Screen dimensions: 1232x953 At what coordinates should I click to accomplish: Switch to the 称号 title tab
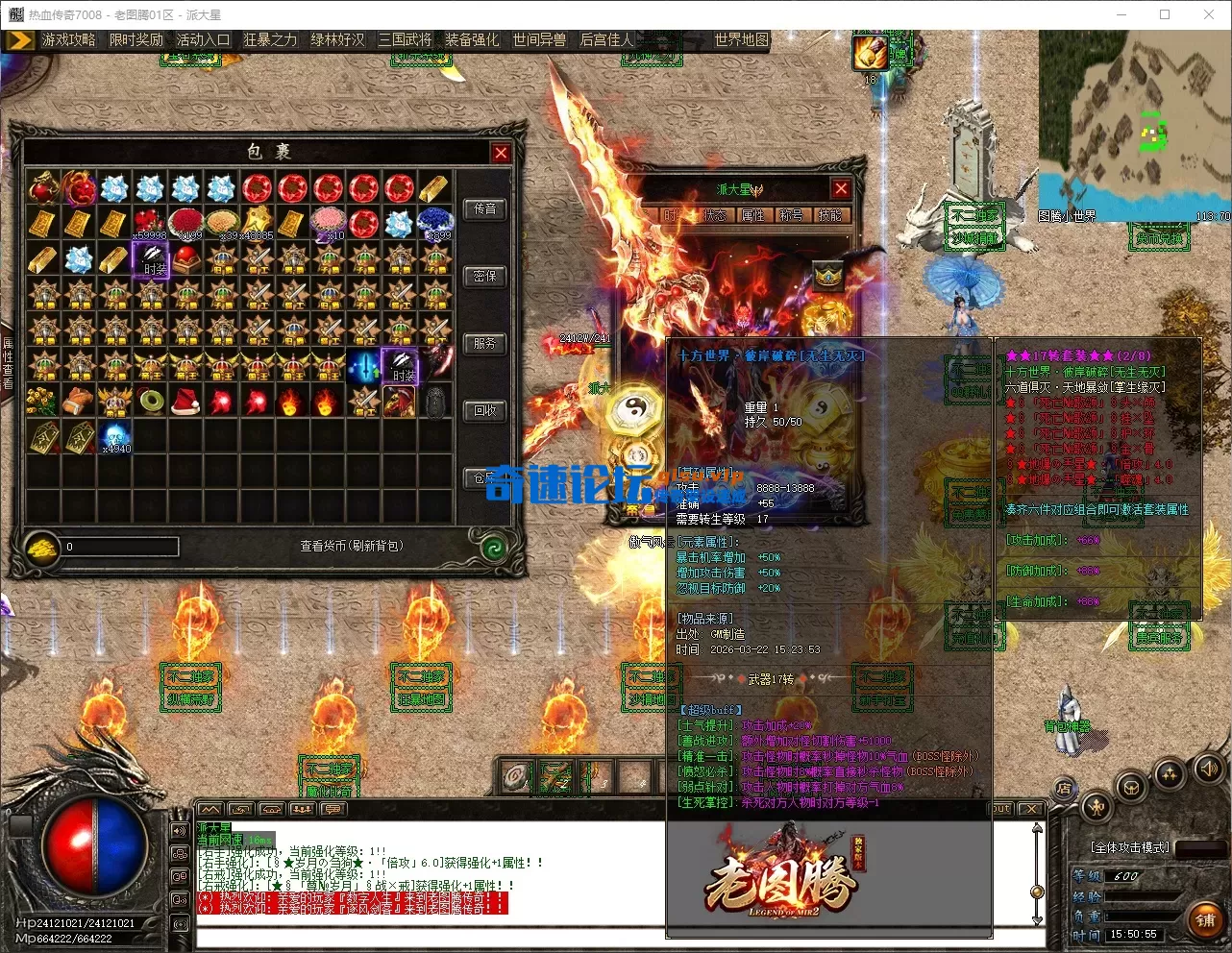click(x=791, y=215)
